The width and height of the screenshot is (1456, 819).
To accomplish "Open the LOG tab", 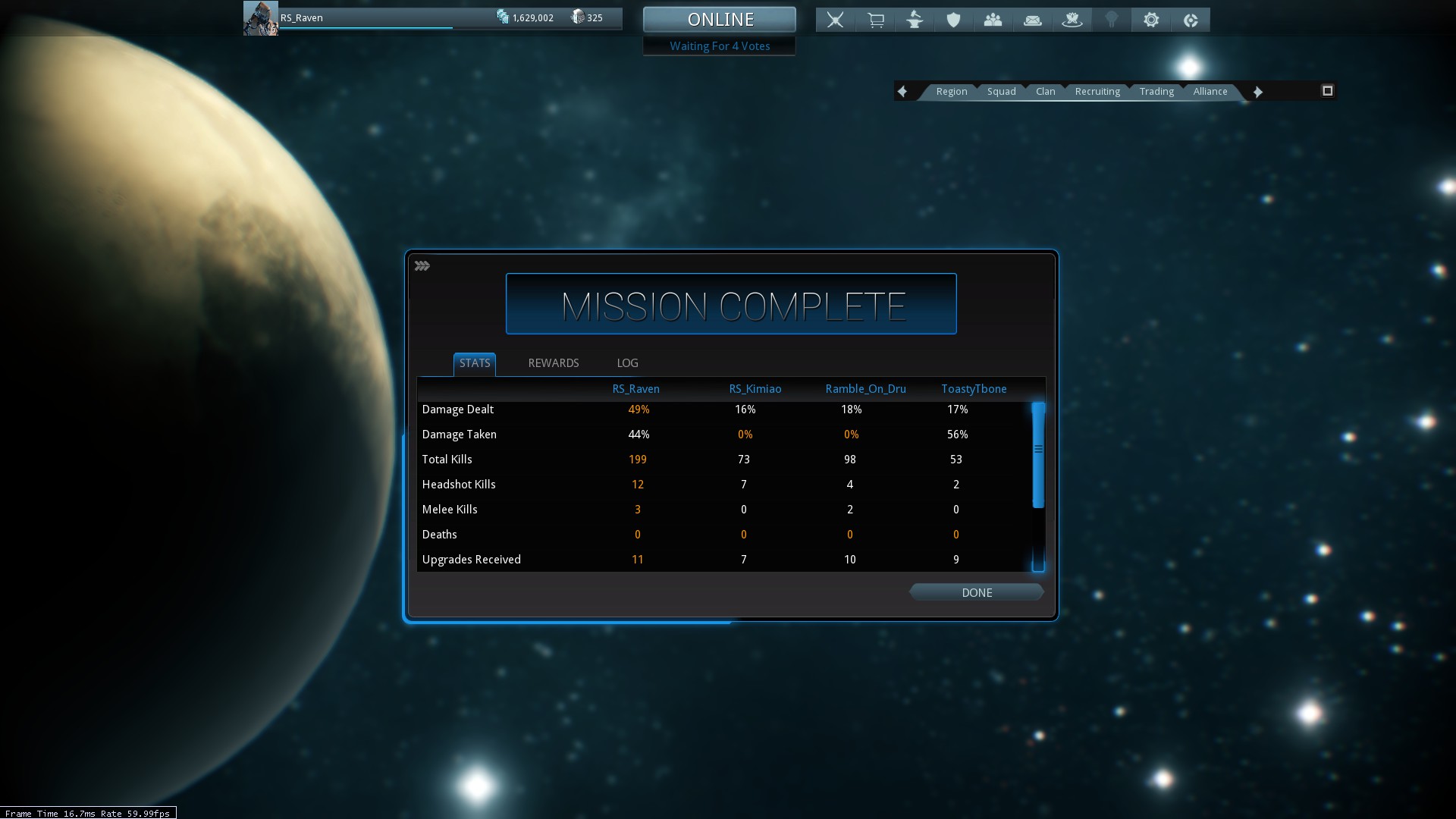I will [x=627, y=363].
